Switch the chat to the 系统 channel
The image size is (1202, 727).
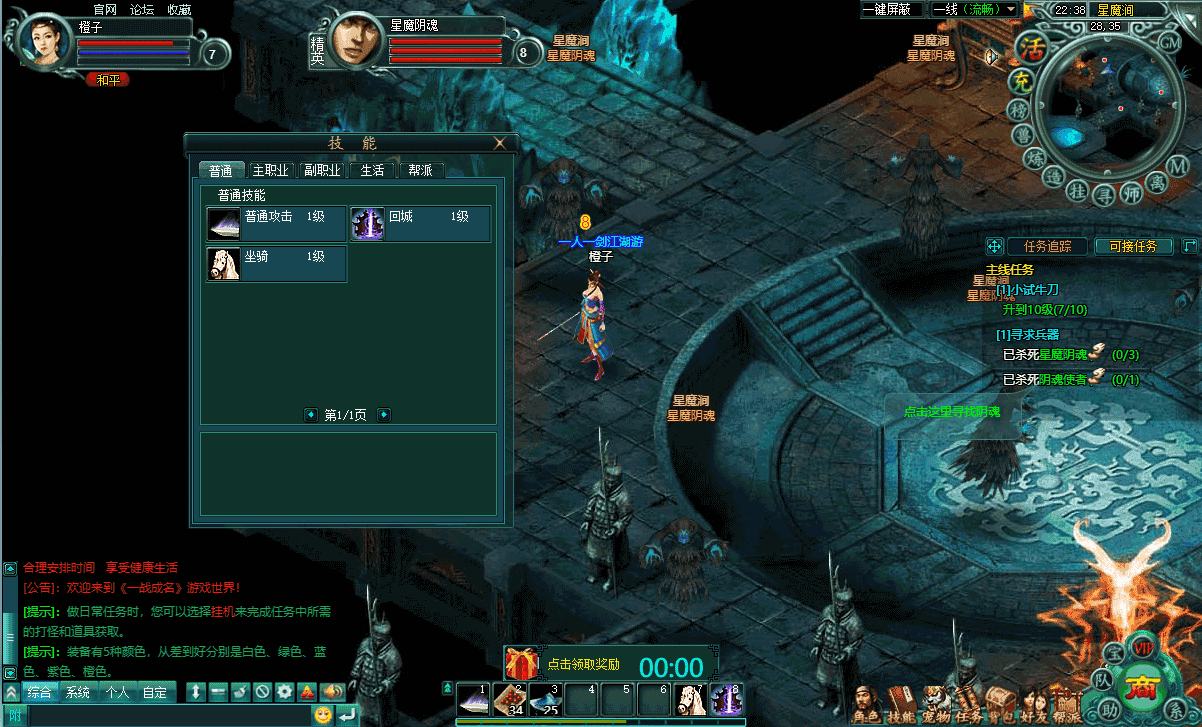coord(78,692)
